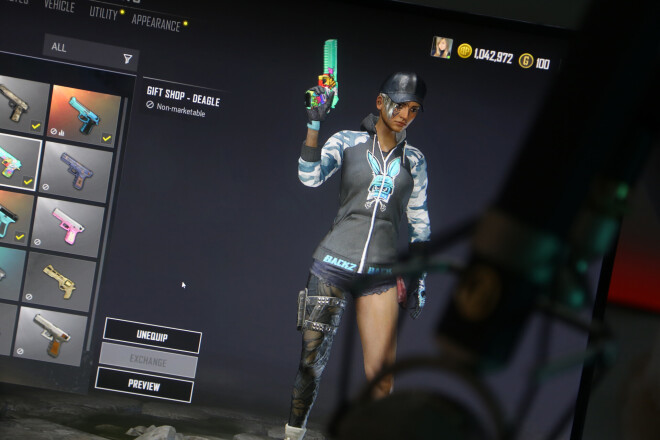Viewport: 660px width, 440px height.
Task: Open the player profile avatar
Action: pyautogui.click(x=441, y=47)
